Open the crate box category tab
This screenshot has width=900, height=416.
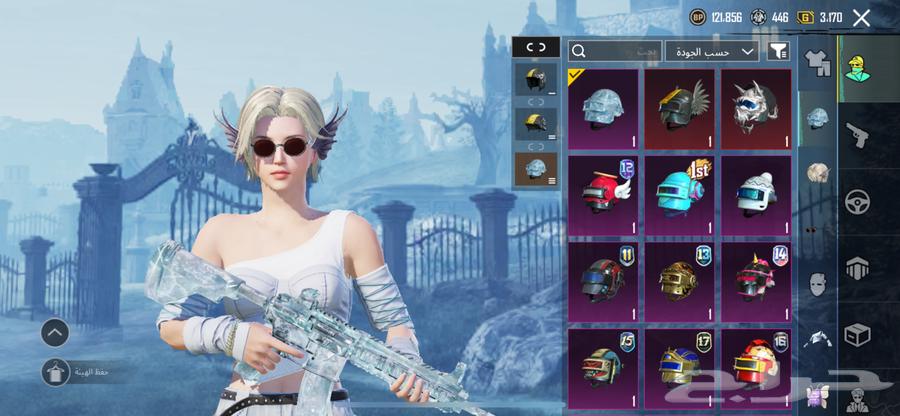[x=858, y=334]
